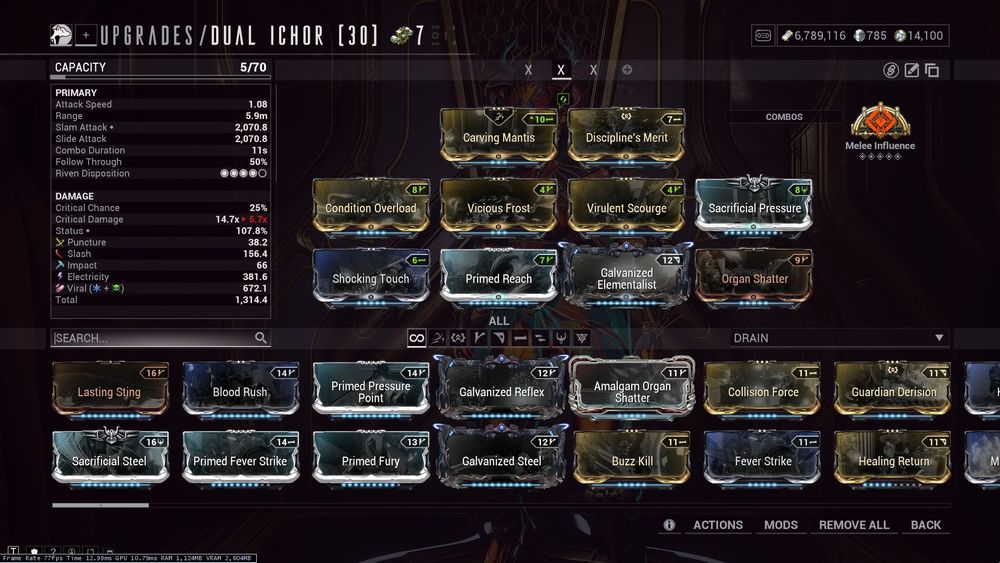Go back with the Back button
Viewport: 1000px width, 563px height.
(x=926, y=525)
